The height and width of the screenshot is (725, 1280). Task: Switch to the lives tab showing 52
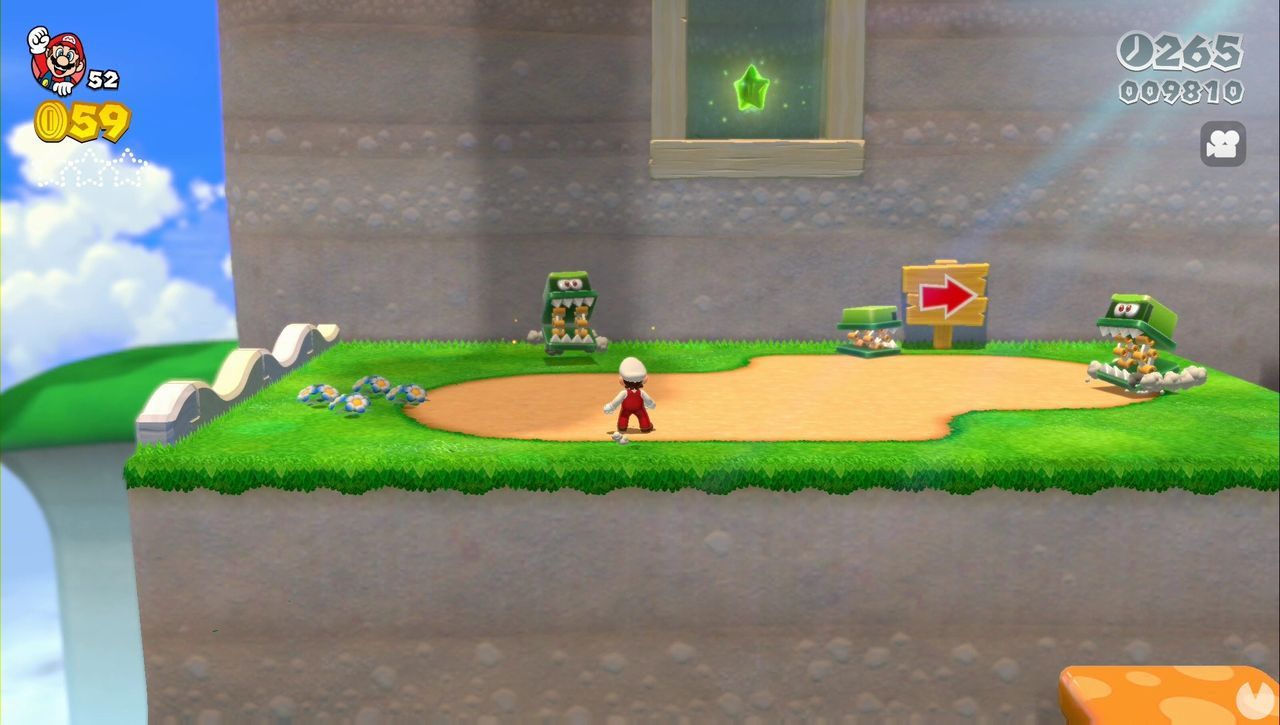point(100,70)
